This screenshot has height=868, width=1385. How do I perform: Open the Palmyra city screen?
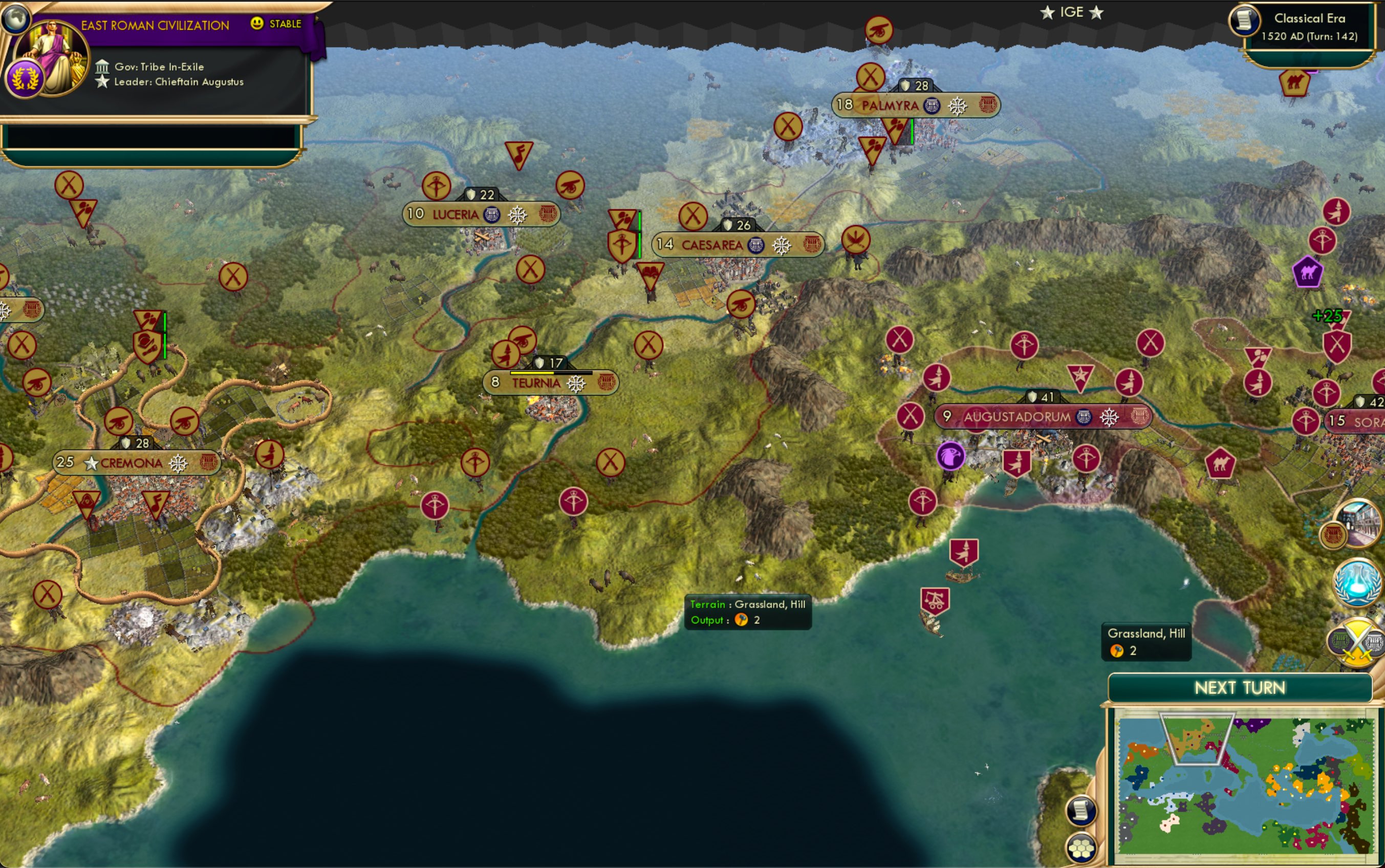click(889, 104)
